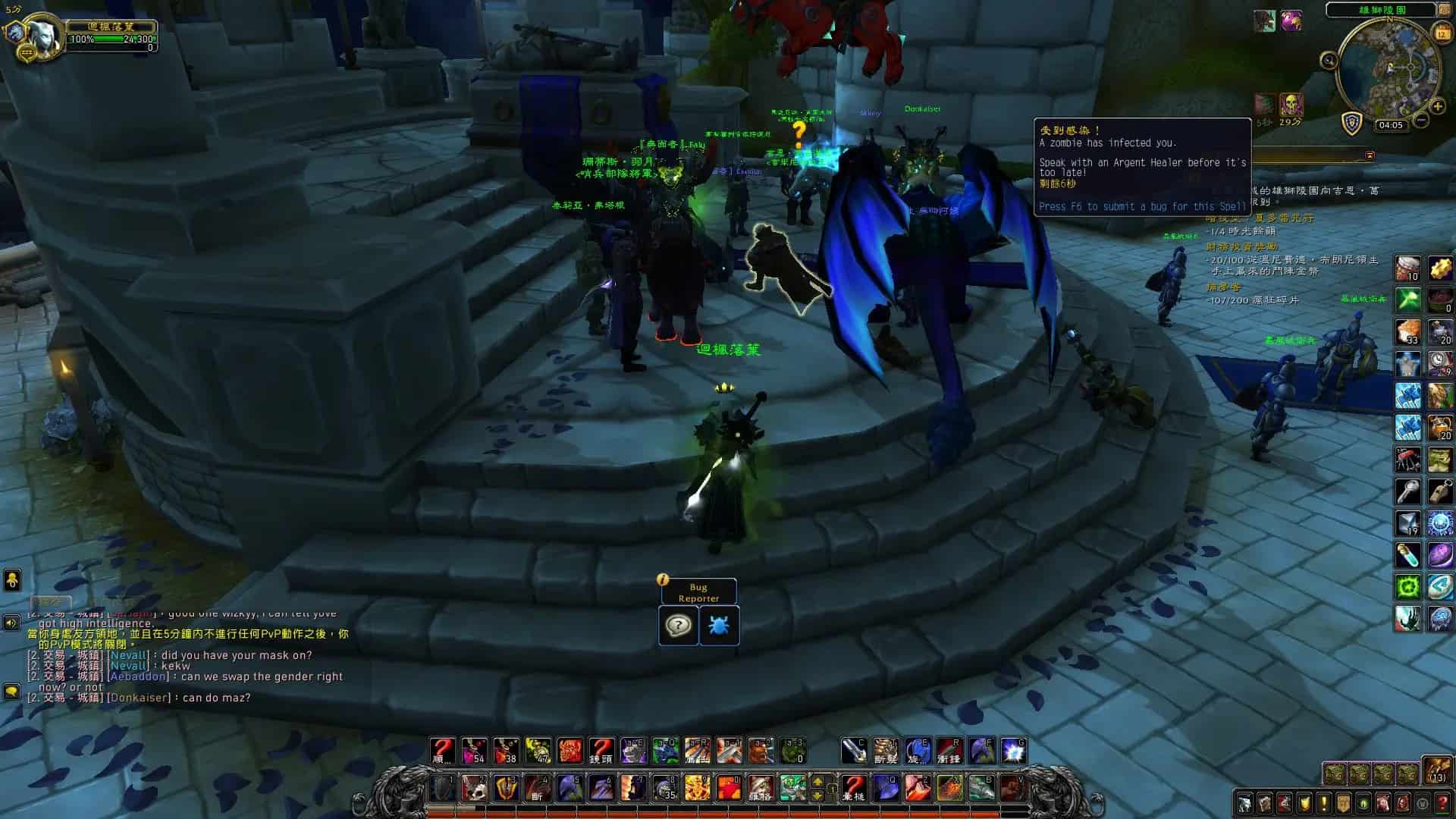Click the Alliance shield icon under the minimap
The image size is (1456, 819).
pyautogui.click(x=1352, y=123)
